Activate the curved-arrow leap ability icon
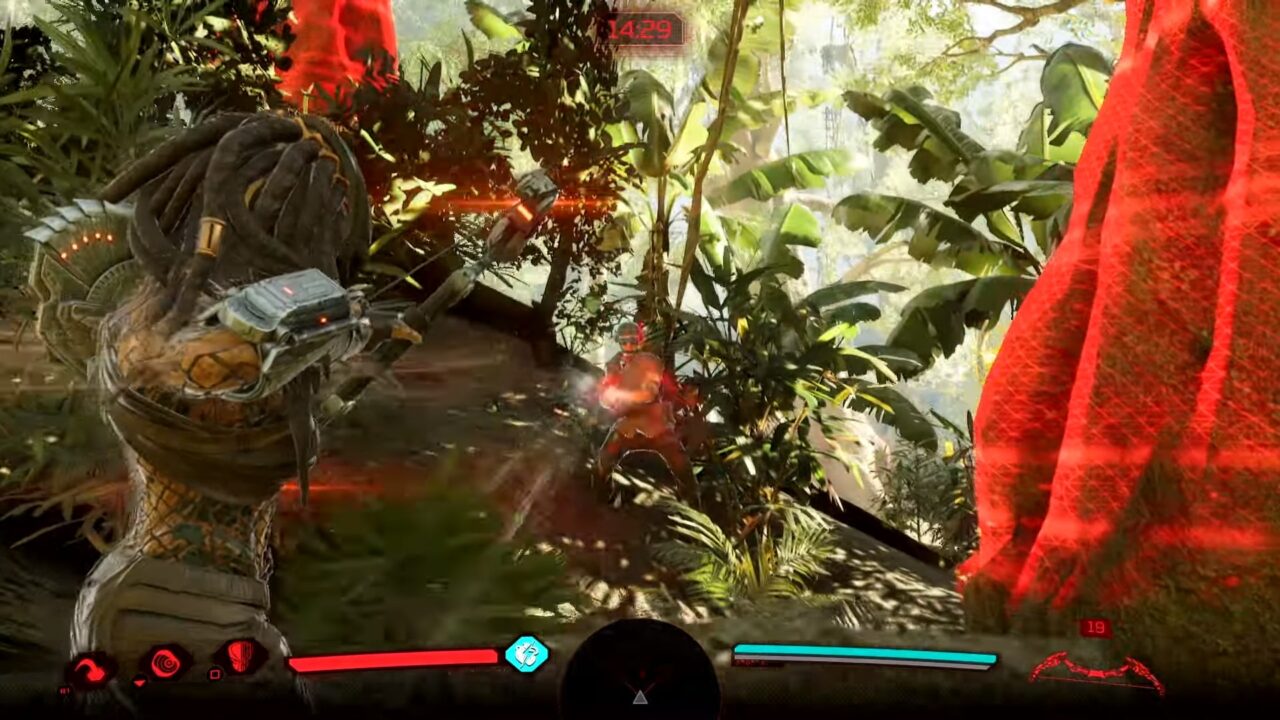 point(90,670)
